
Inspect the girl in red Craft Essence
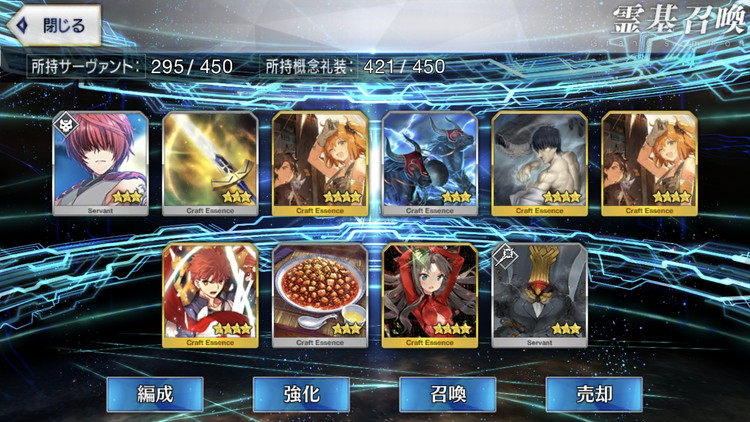coord(429,296)
